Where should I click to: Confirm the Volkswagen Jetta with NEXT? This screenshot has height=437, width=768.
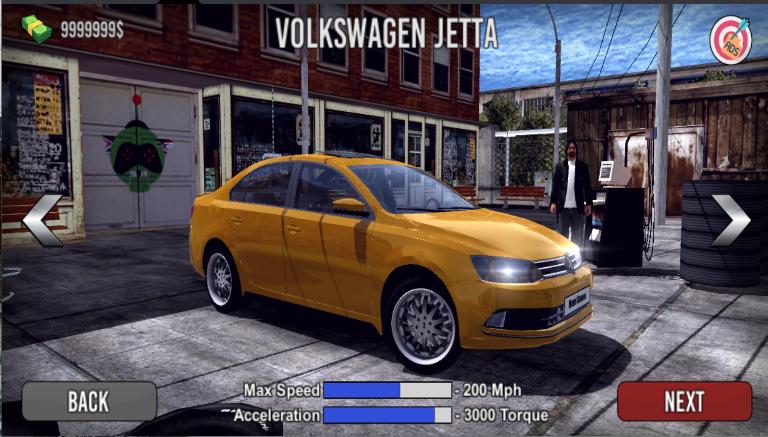tap(684, 401)
